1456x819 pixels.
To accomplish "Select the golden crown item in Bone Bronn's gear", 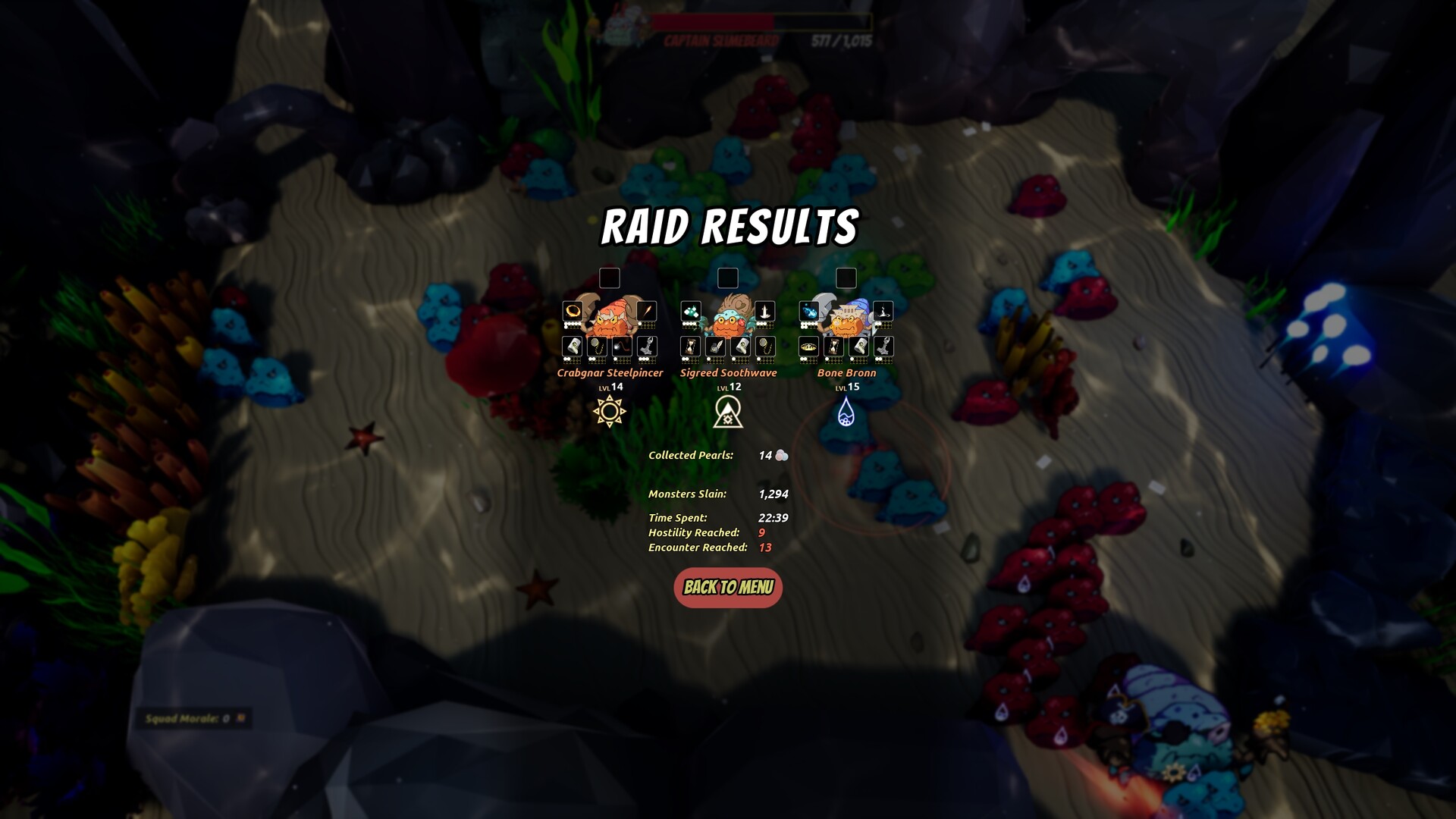I will click(x=809, y=345).
